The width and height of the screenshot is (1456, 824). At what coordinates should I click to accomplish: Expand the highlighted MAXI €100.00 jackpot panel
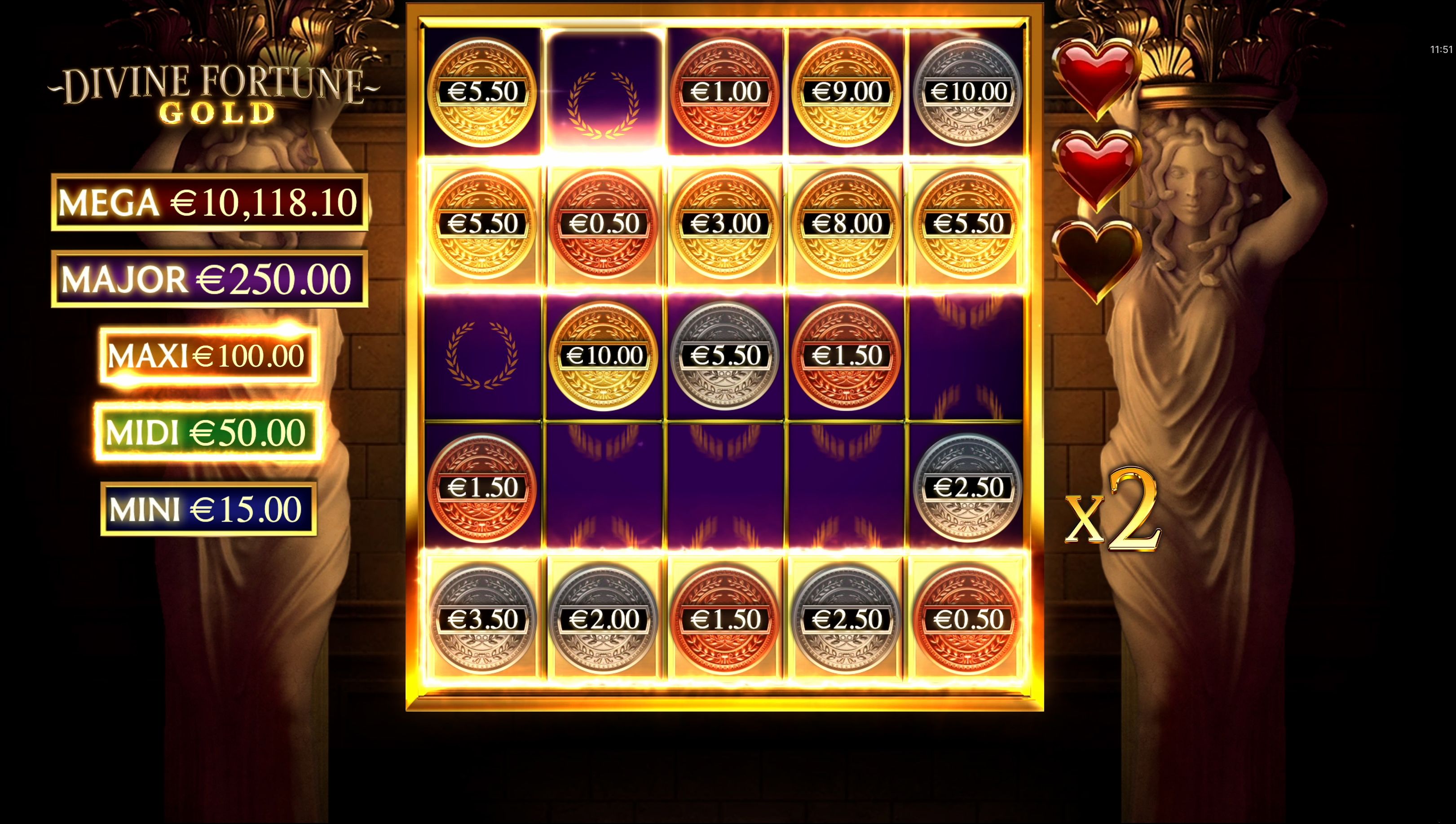pyautogui.click(x=207, y=357)
